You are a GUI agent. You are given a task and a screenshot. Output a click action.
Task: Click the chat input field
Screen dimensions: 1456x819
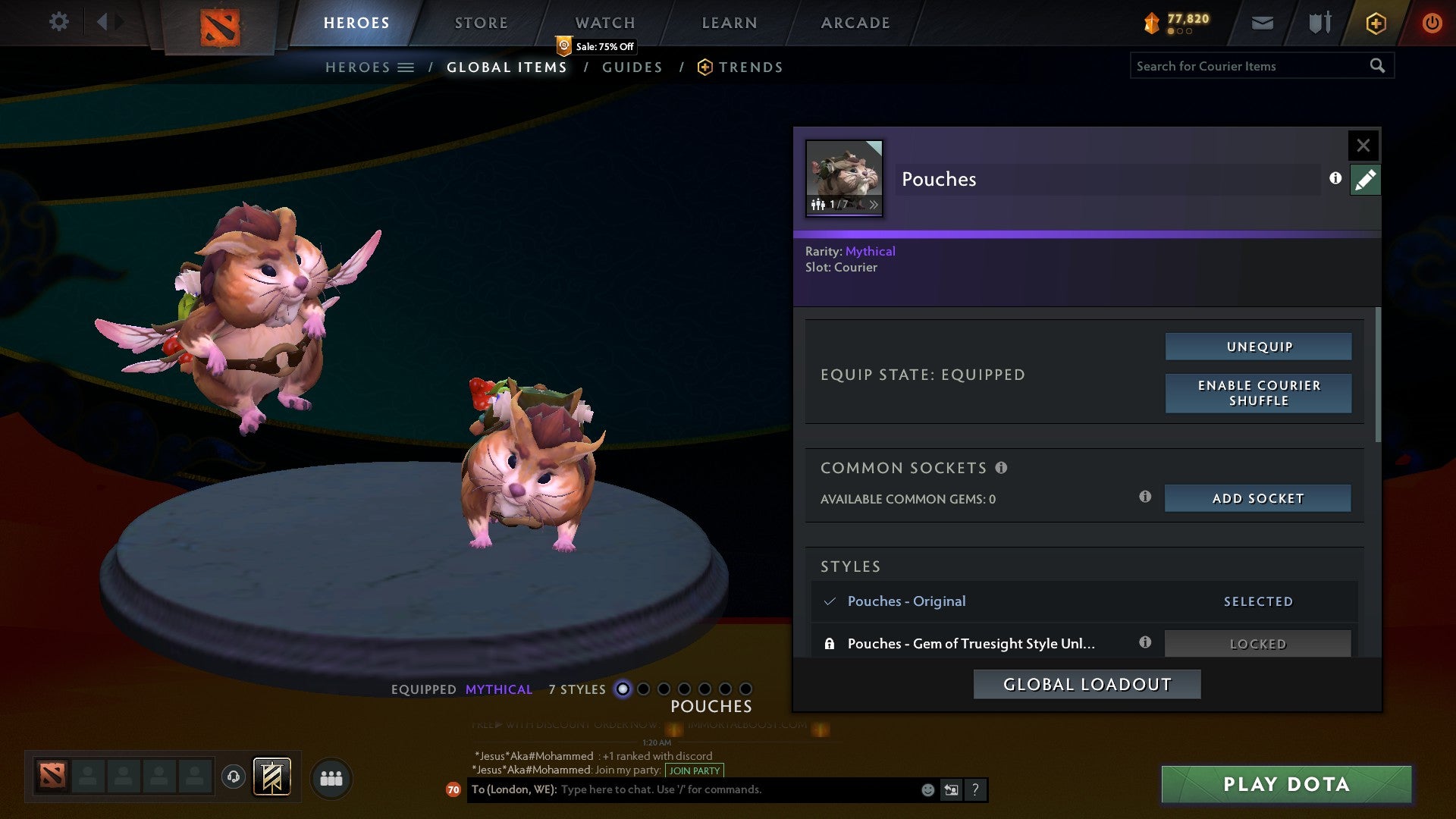(720, 789)
